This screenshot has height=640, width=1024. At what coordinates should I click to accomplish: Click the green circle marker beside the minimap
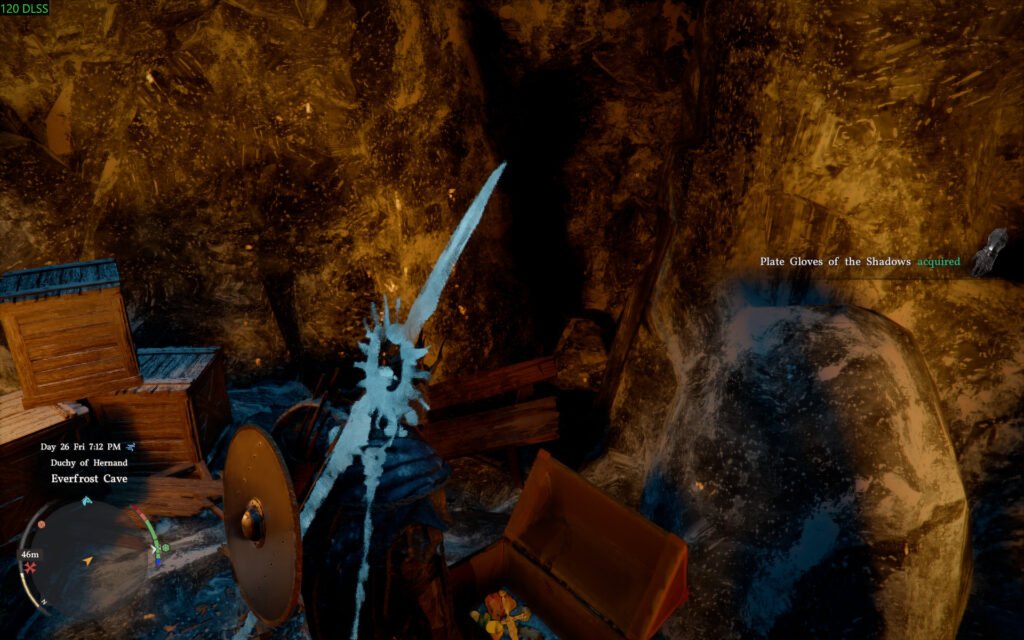point(165,547)
